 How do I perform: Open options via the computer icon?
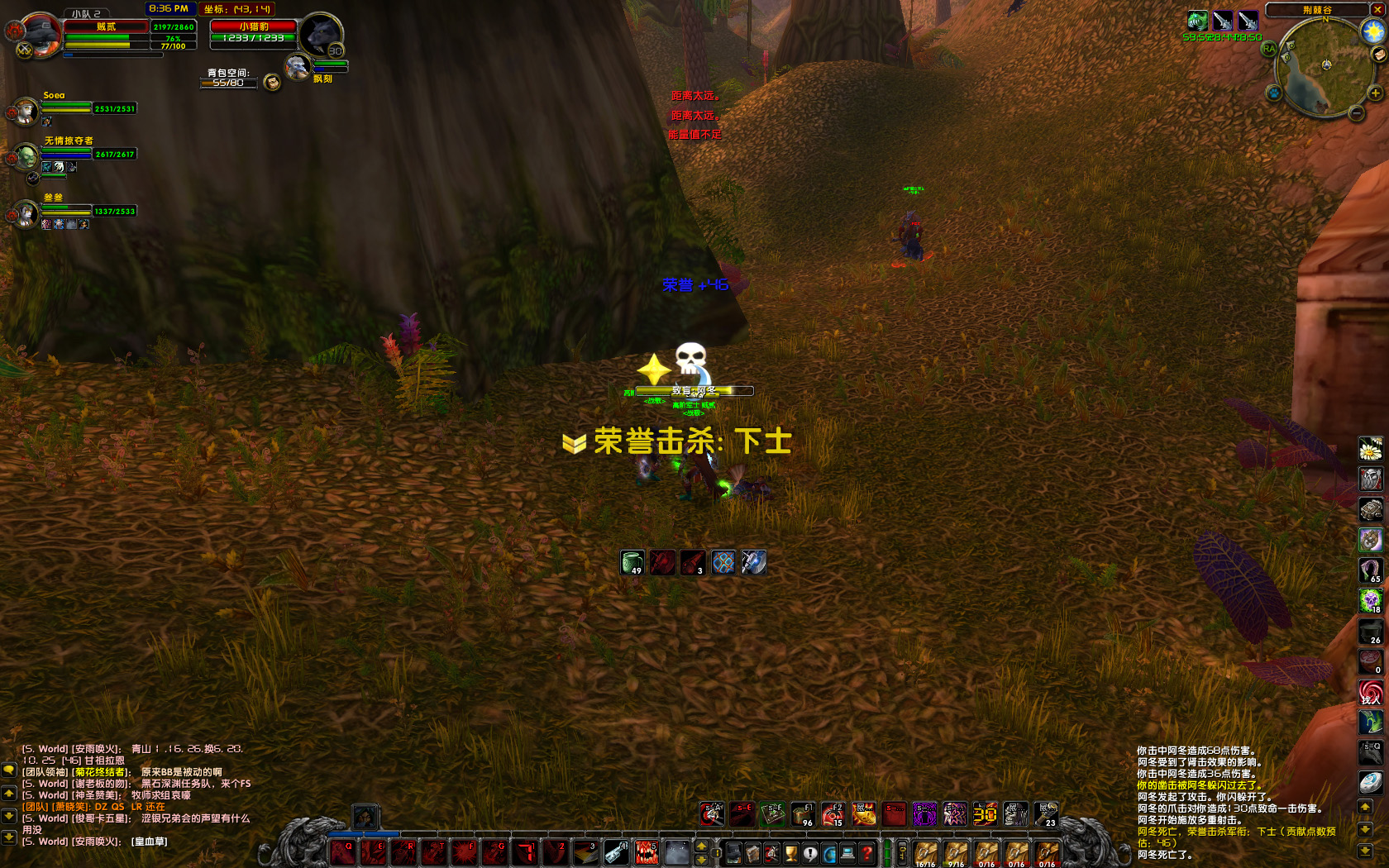847,853
